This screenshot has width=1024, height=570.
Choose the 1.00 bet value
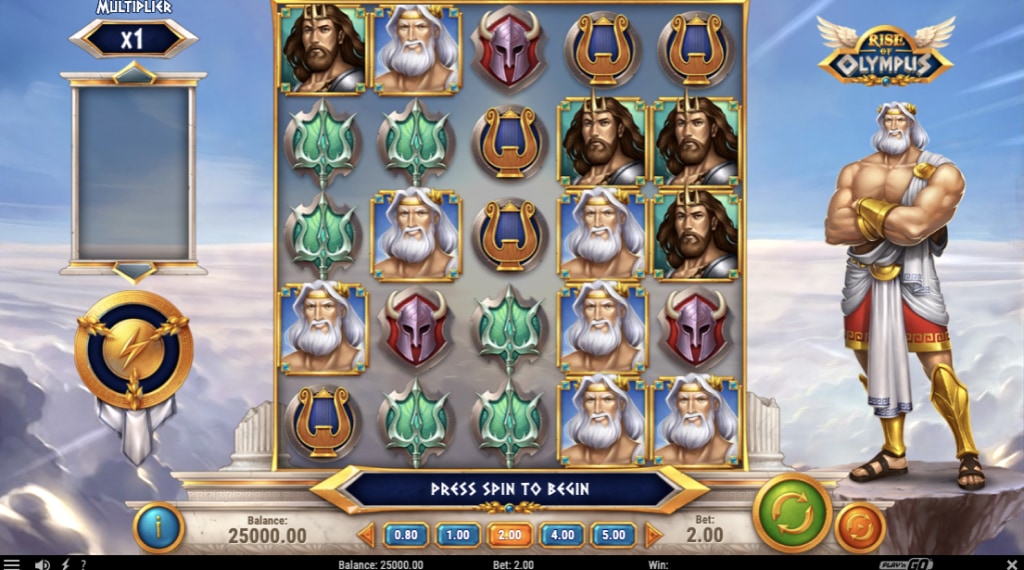pyautogui.click(x=458, y=535)
